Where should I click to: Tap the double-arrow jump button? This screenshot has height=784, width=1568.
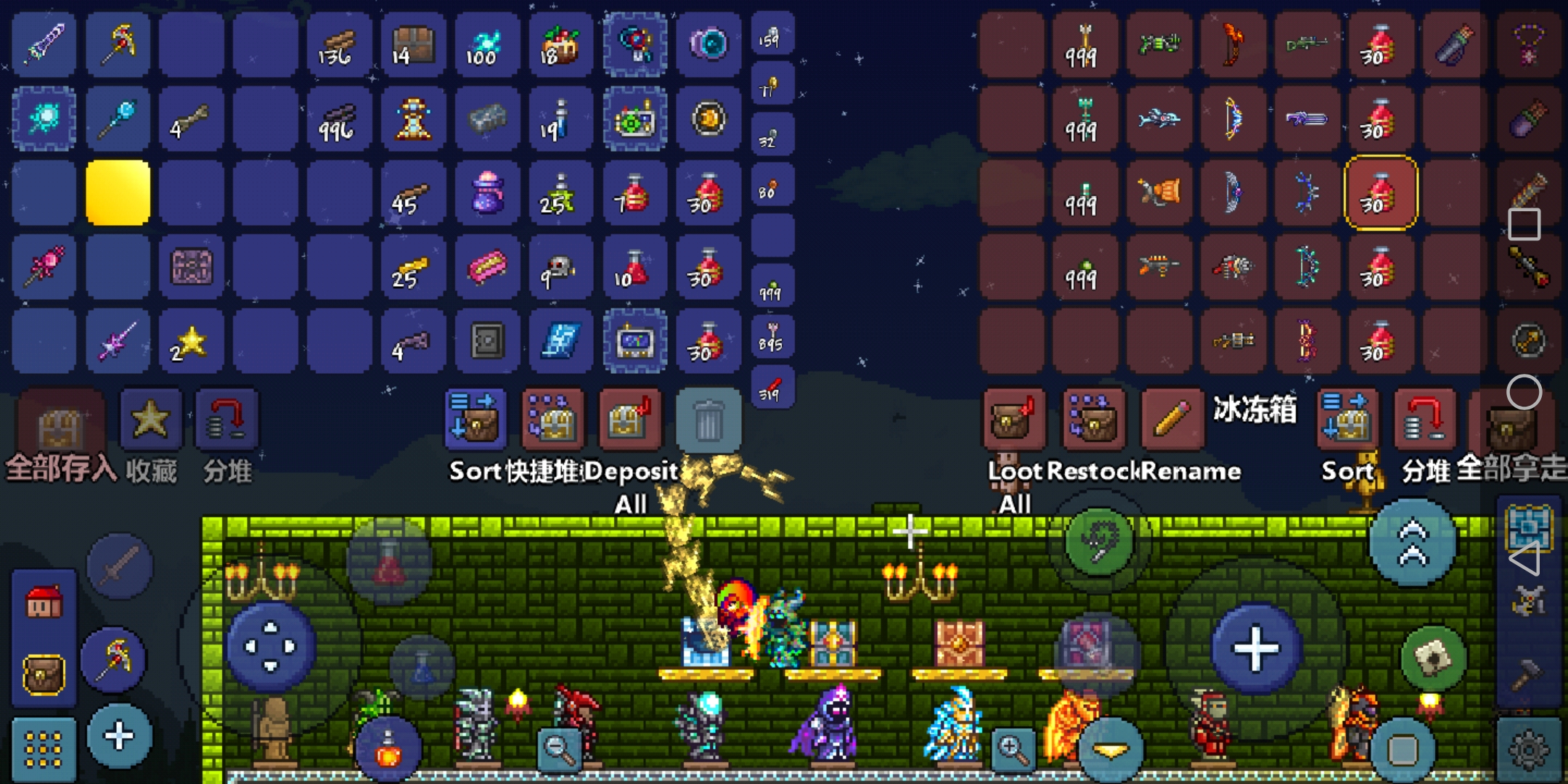[1412, 542]
